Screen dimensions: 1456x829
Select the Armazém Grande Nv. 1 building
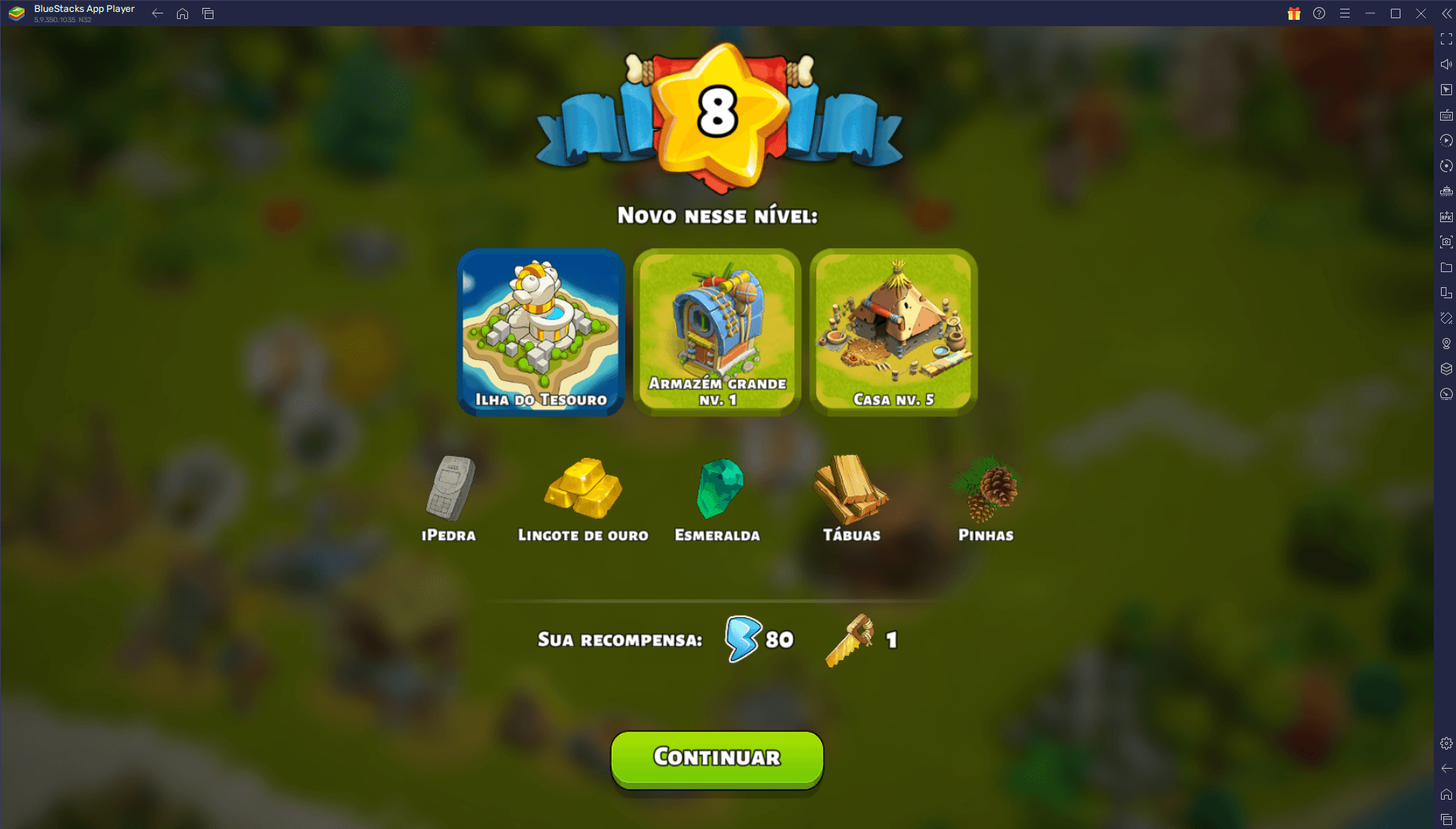coord(716,332)
